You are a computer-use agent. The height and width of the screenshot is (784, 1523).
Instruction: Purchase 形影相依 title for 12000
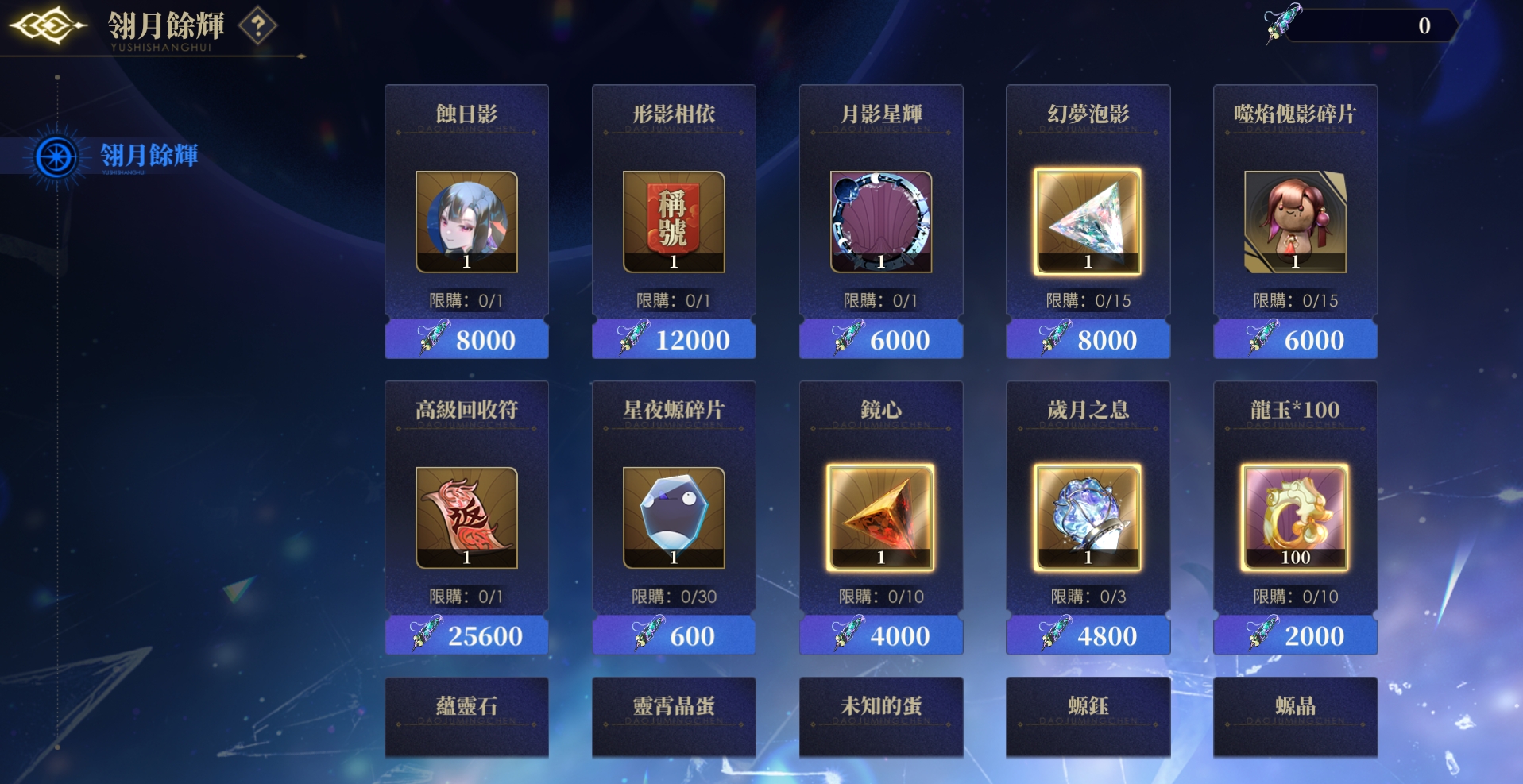click(x=674, y=340)
